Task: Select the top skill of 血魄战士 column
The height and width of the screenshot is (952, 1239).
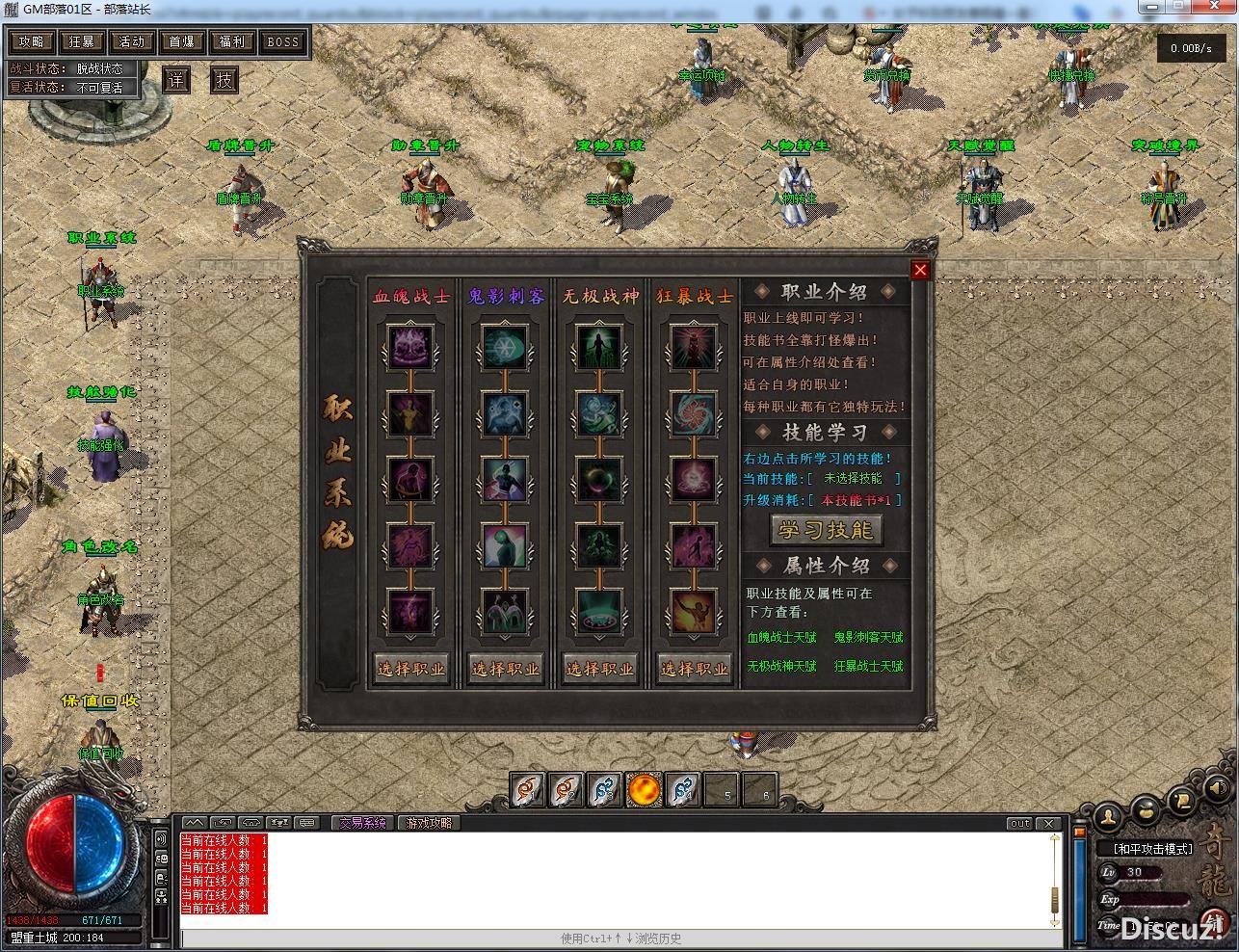Action: pyautogui.click(x=411, y=347)
